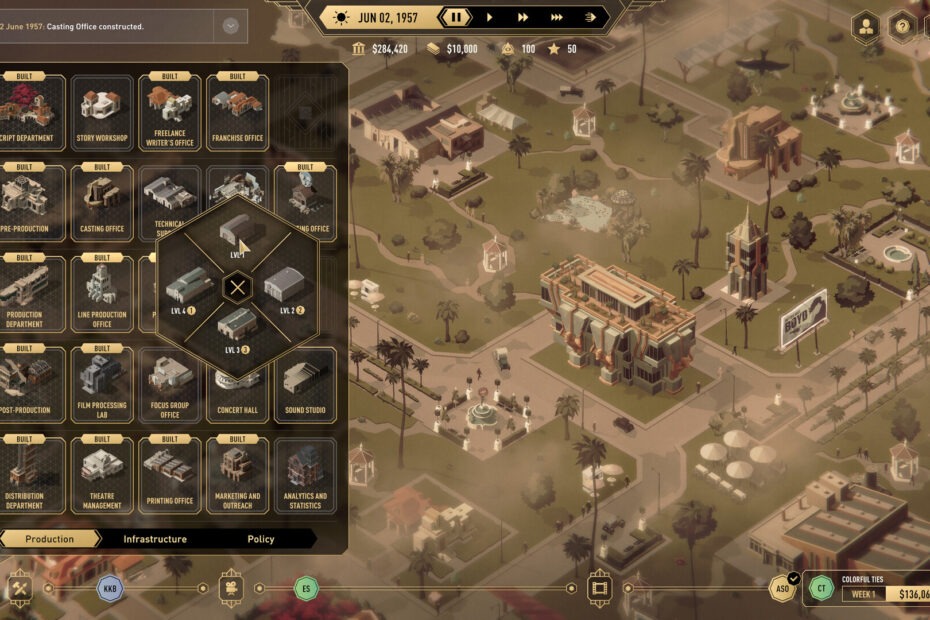Choose the Freelance Writer's Office
930x620 pixels.
coord(169,112)
